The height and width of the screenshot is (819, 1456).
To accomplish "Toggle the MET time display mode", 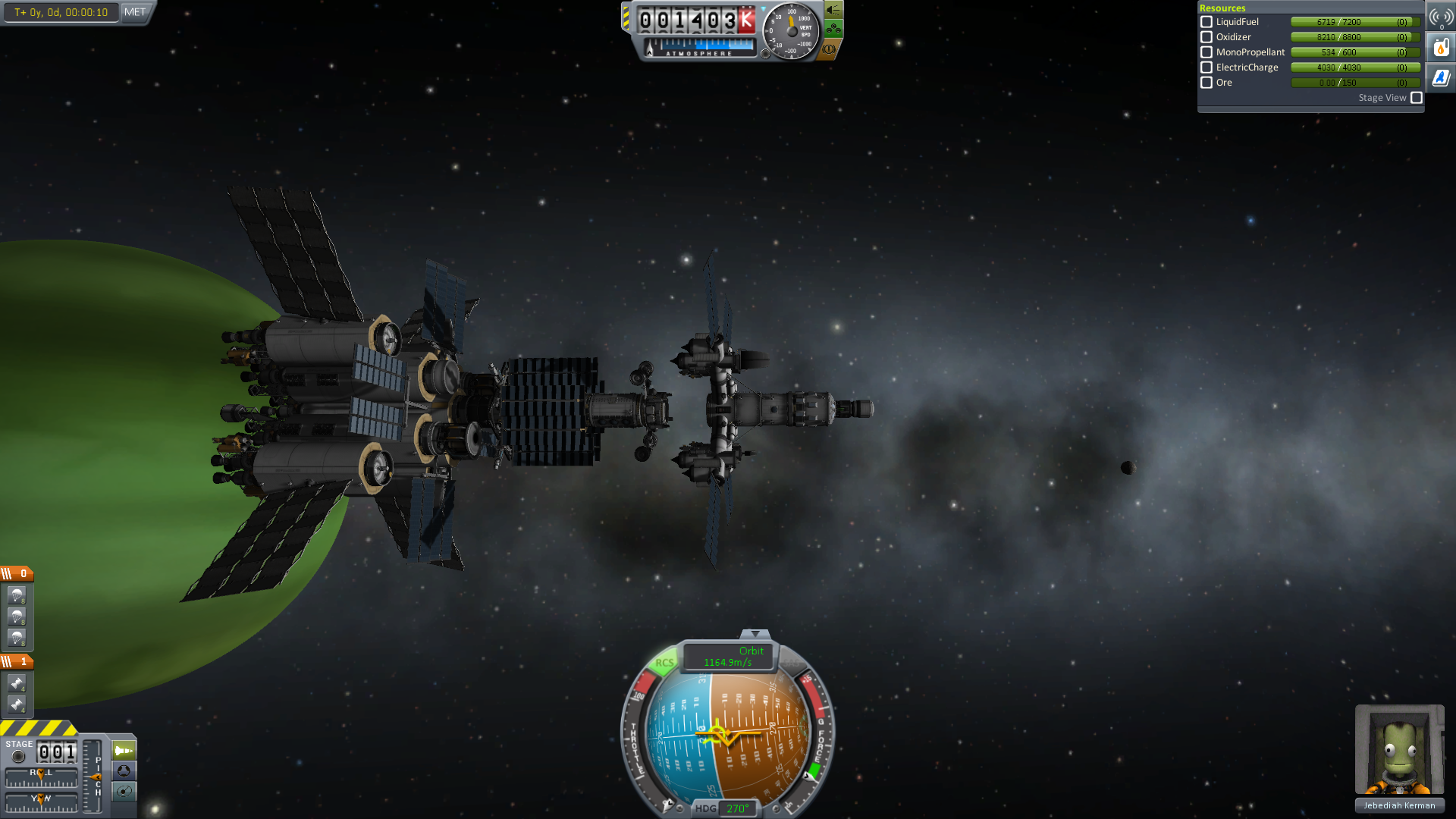I will [135, 12].
